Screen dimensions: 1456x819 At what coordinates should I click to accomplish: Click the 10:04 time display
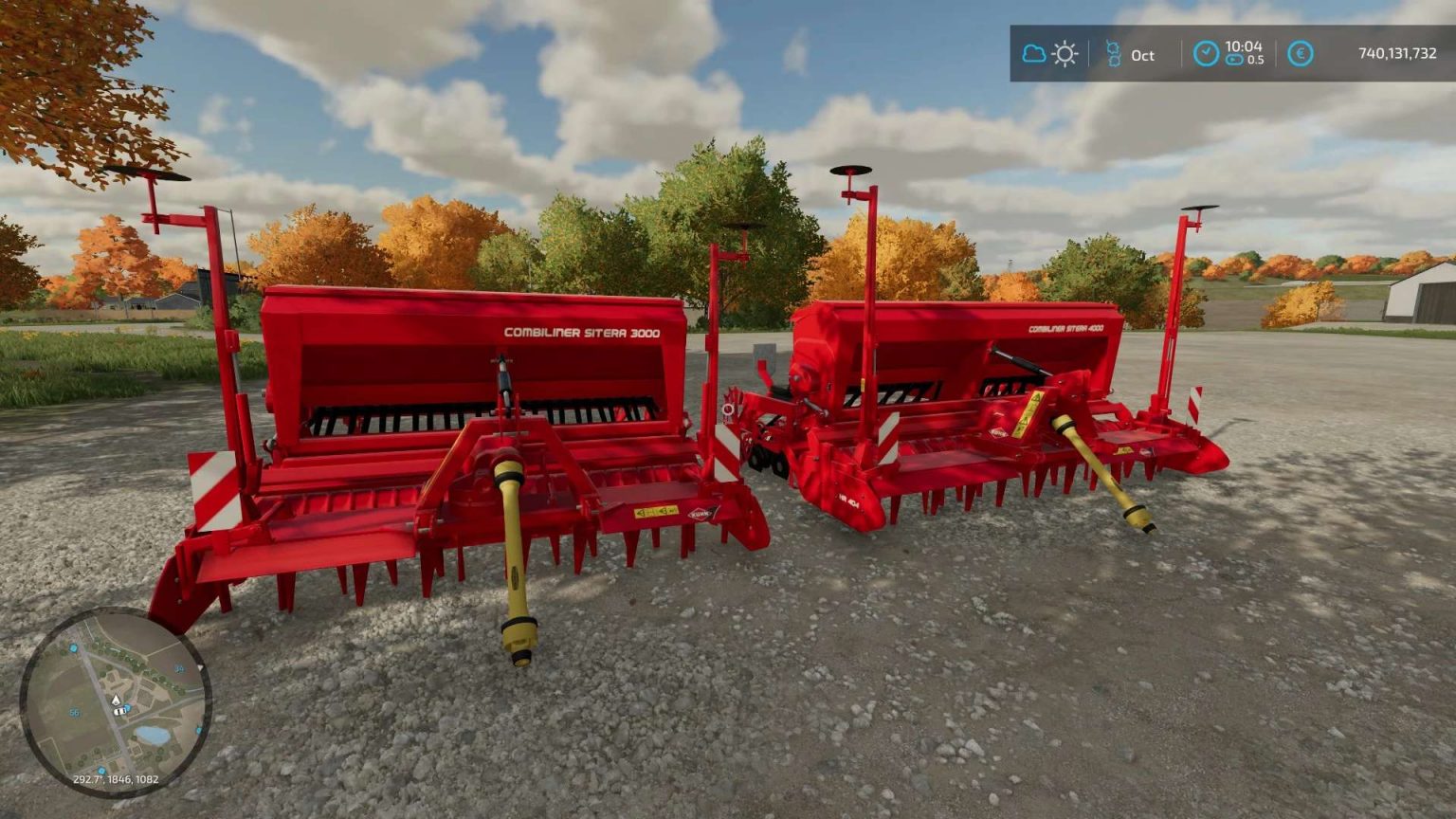(x=1244, y=48)
